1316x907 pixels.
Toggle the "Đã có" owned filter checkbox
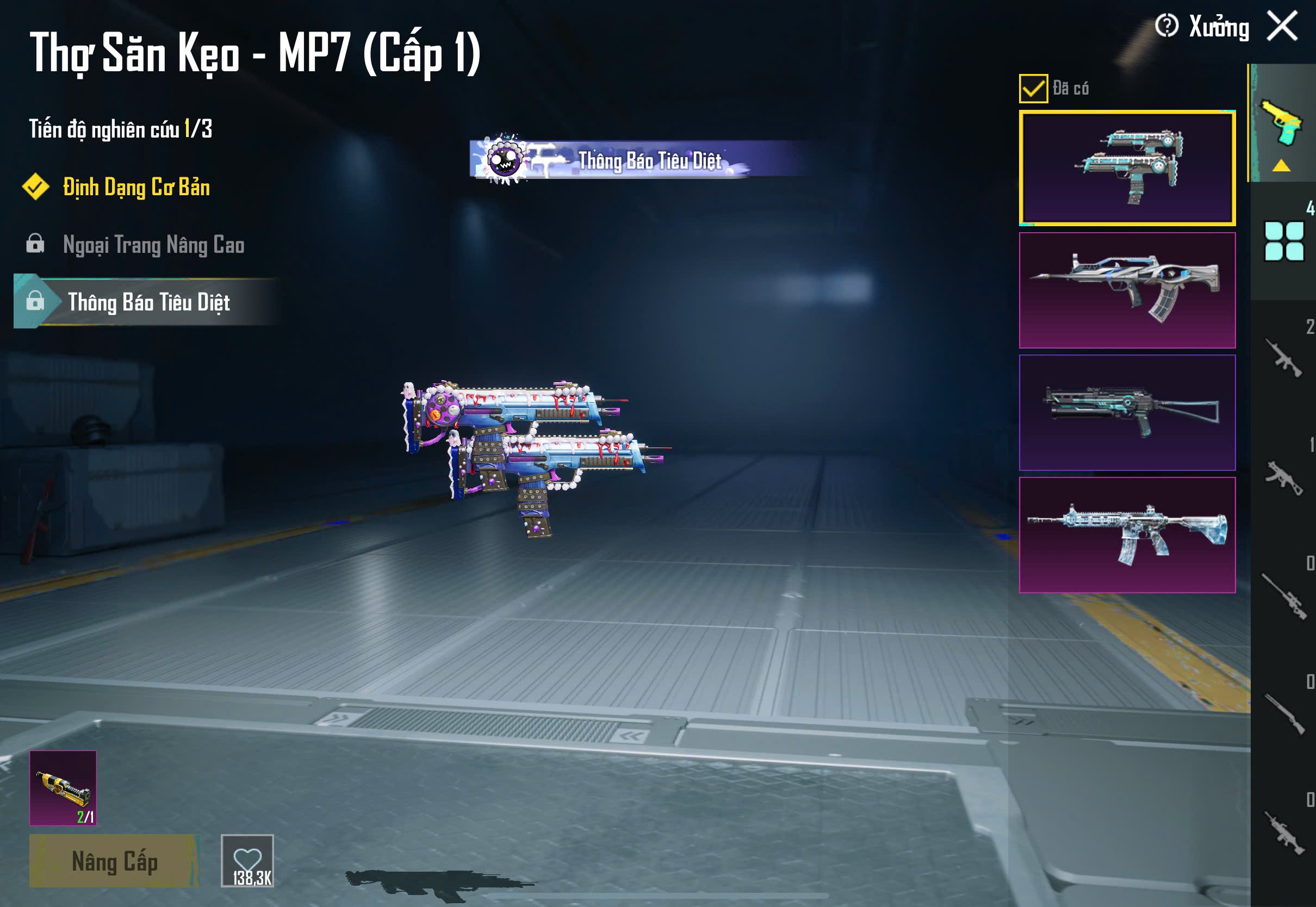coord(1033,89)
